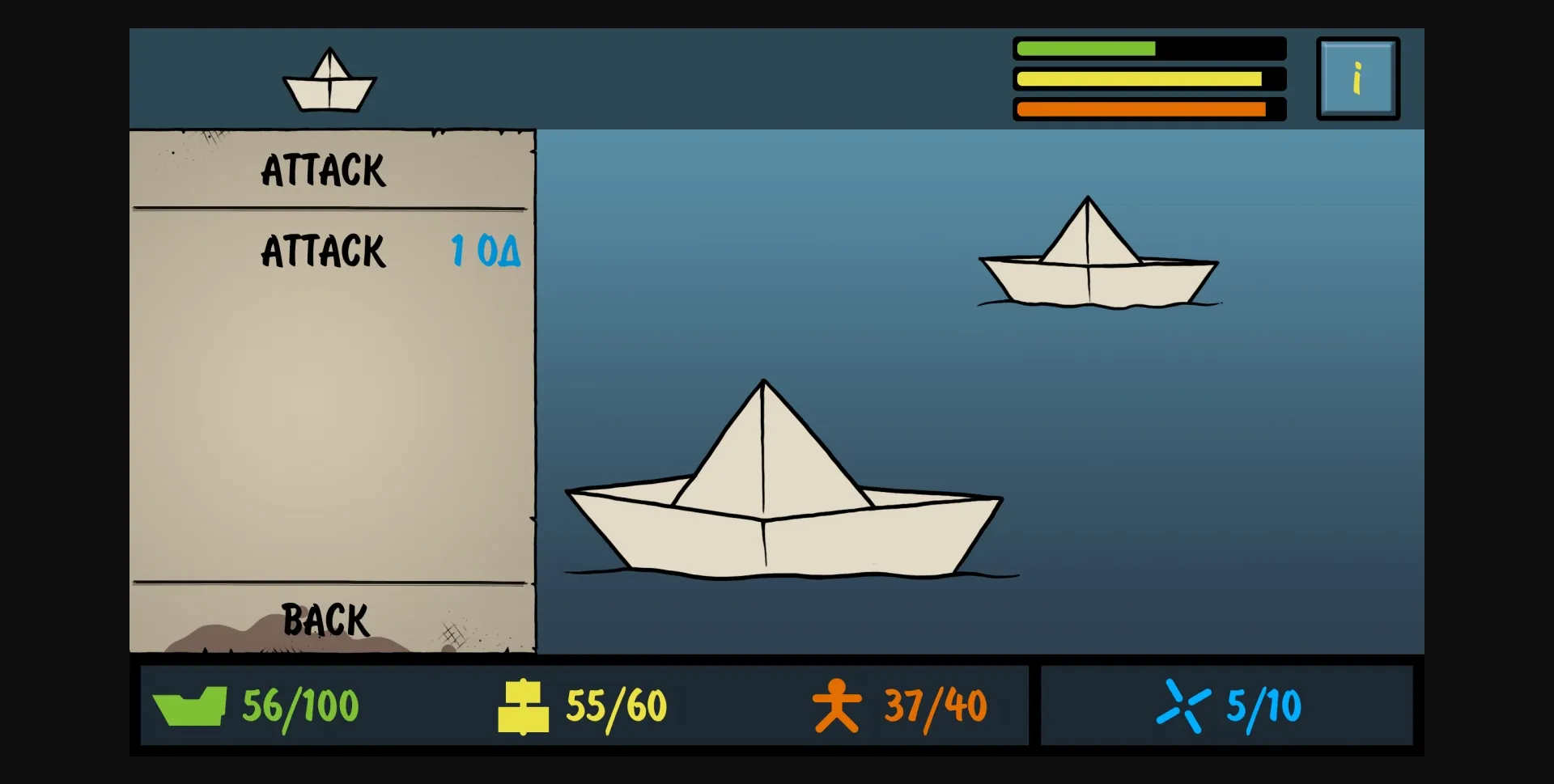
Task: Click the small paper boat icon in the header
Action: click(329, 80)
